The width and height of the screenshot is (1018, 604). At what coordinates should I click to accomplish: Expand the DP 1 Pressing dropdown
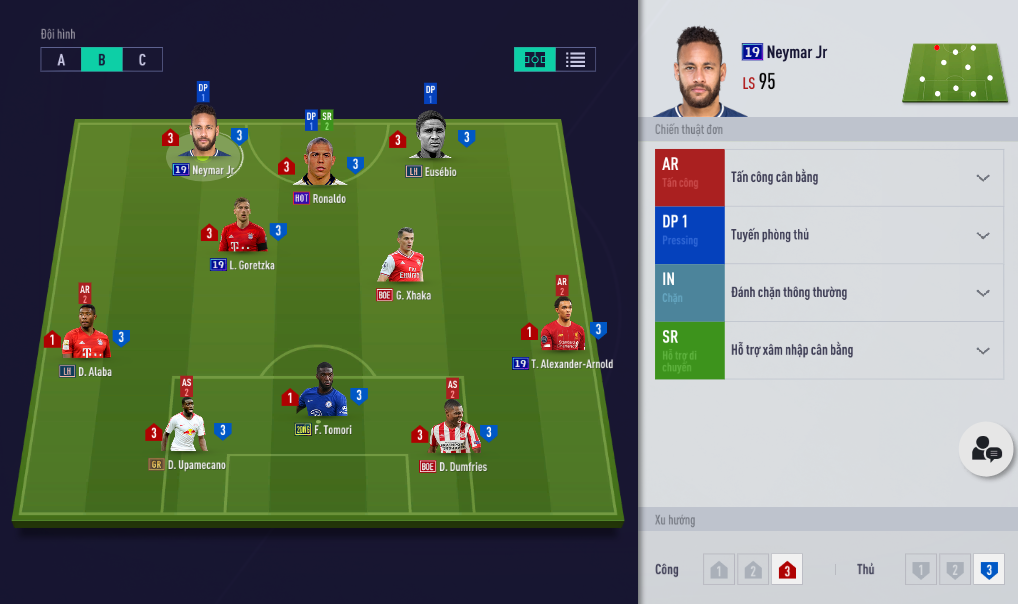click(x=982, y=236)
